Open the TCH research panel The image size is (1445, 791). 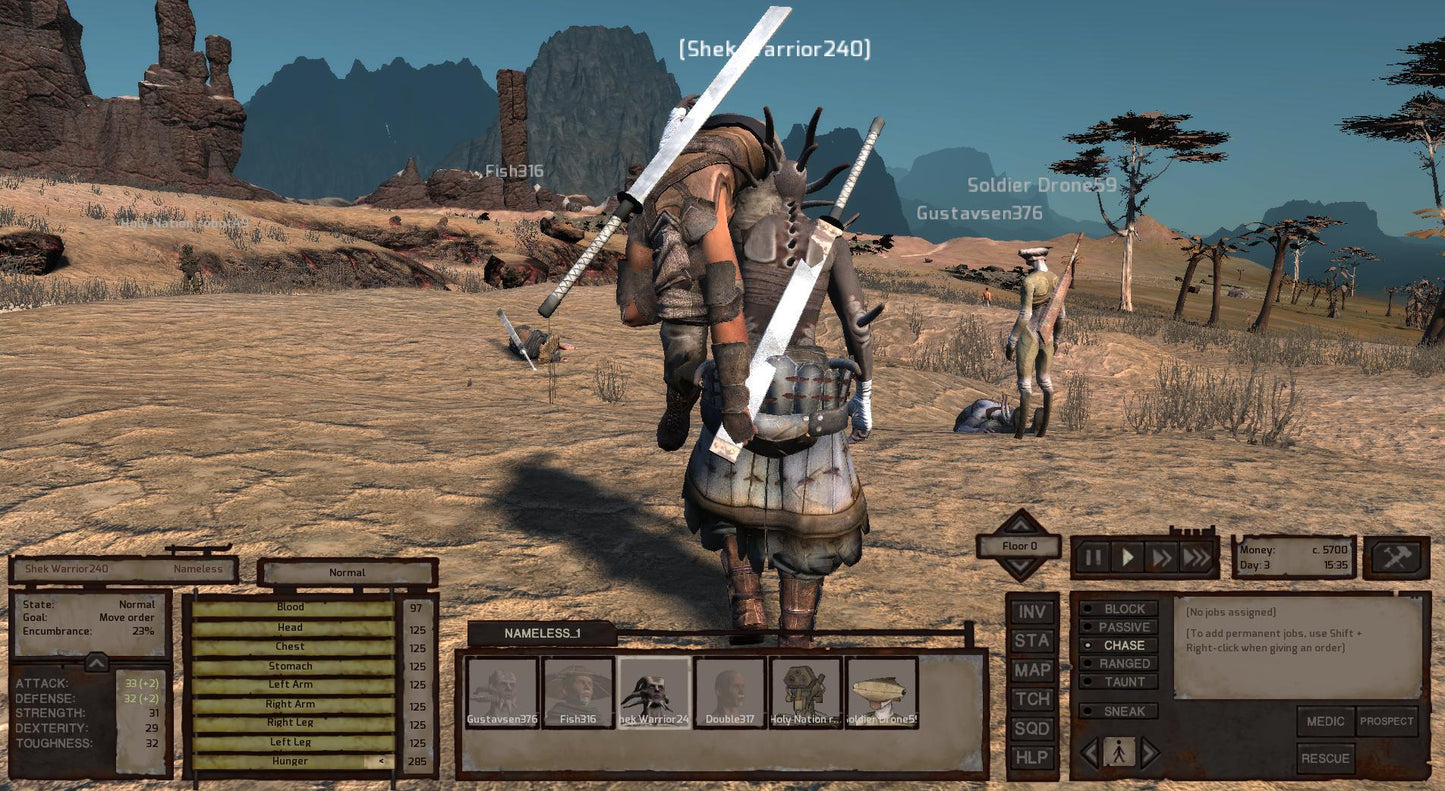1032,699
